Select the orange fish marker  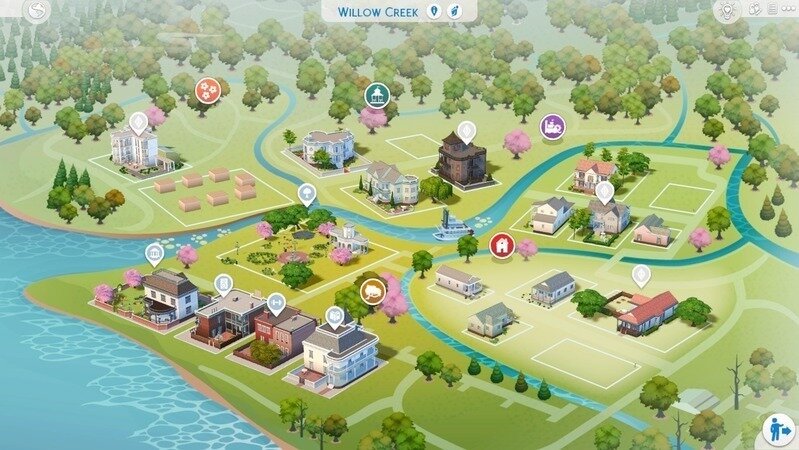[x=374, y=292]
